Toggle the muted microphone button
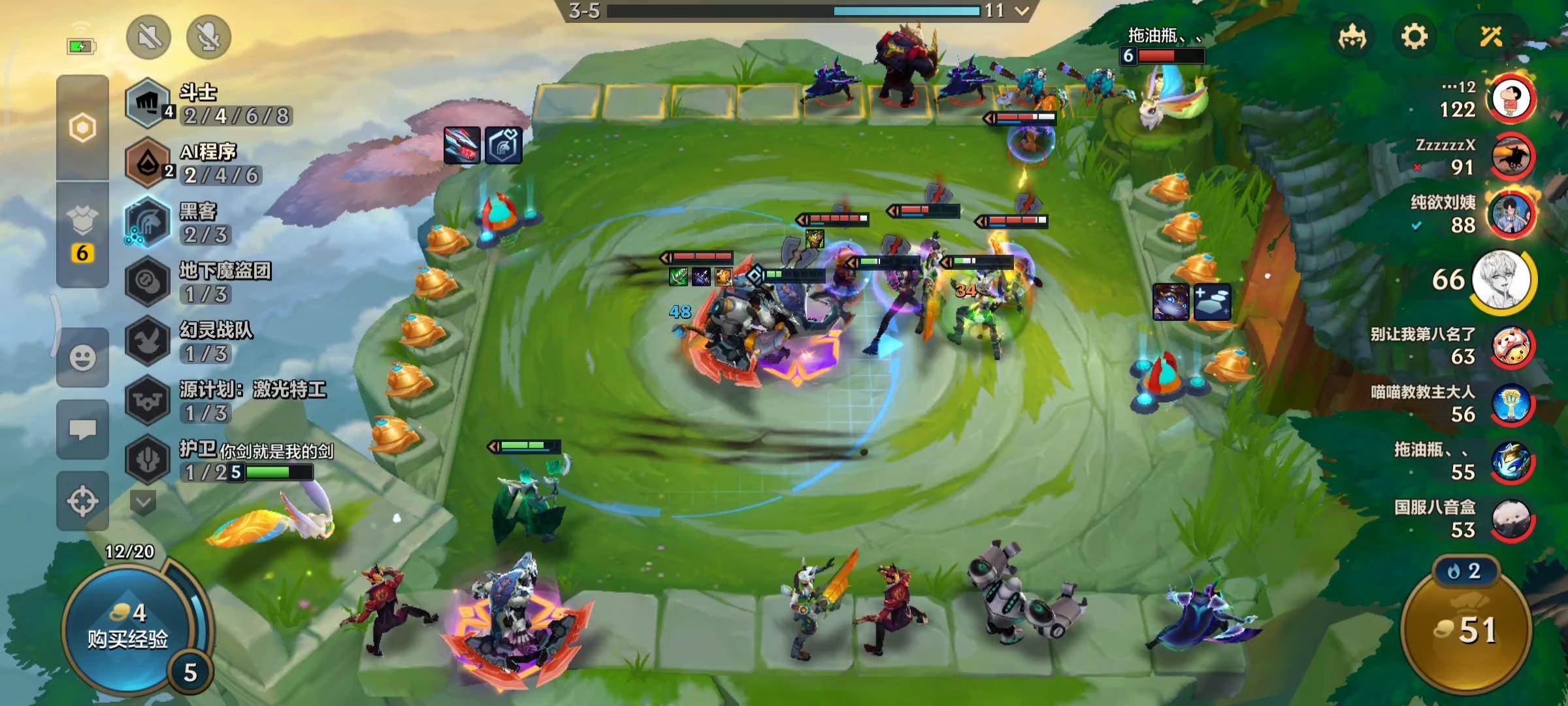Image resolution: width=1568 pixels, height=706 pixels. (208, 37)
